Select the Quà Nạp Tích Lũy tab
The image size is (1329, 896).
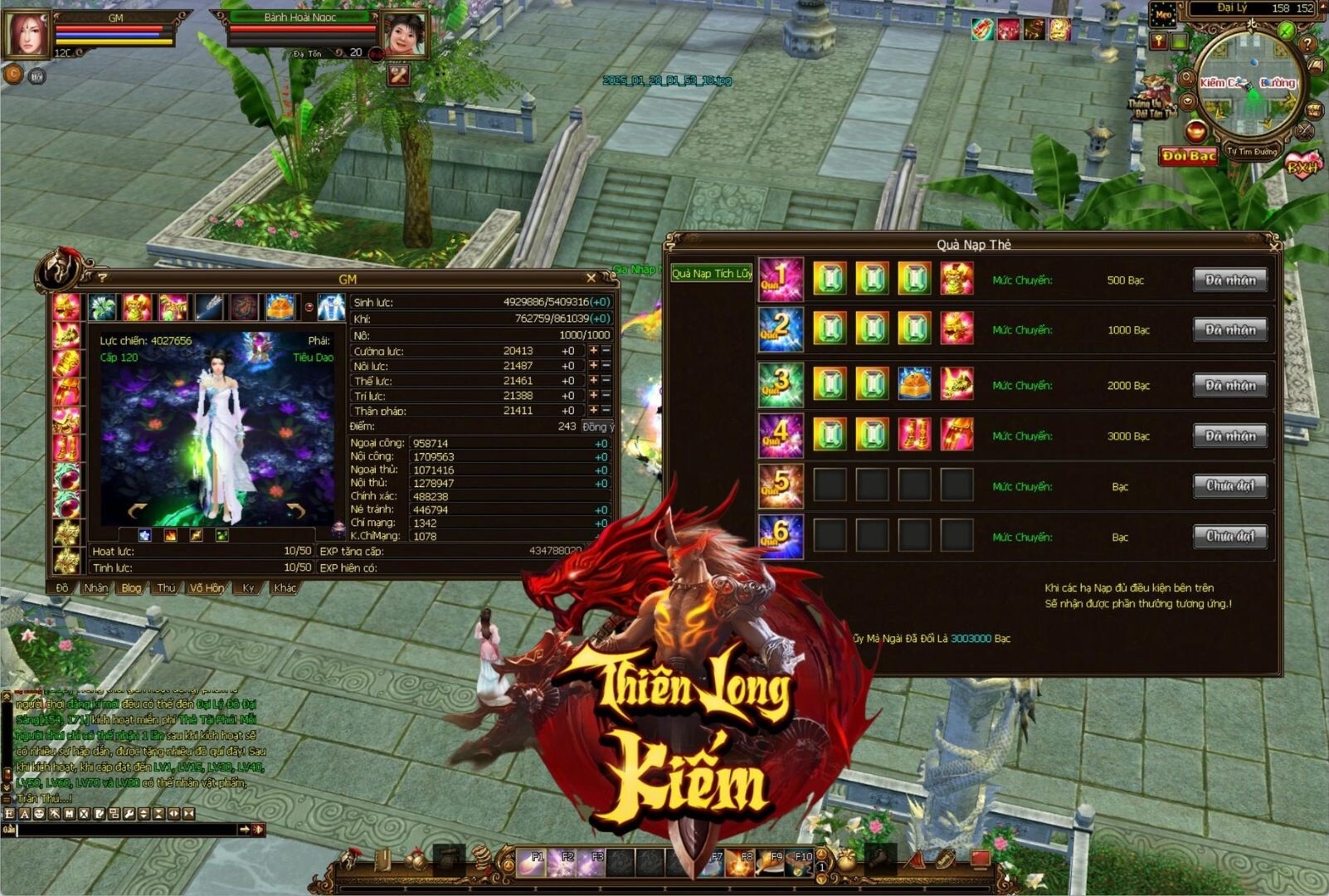pos(711,274)
